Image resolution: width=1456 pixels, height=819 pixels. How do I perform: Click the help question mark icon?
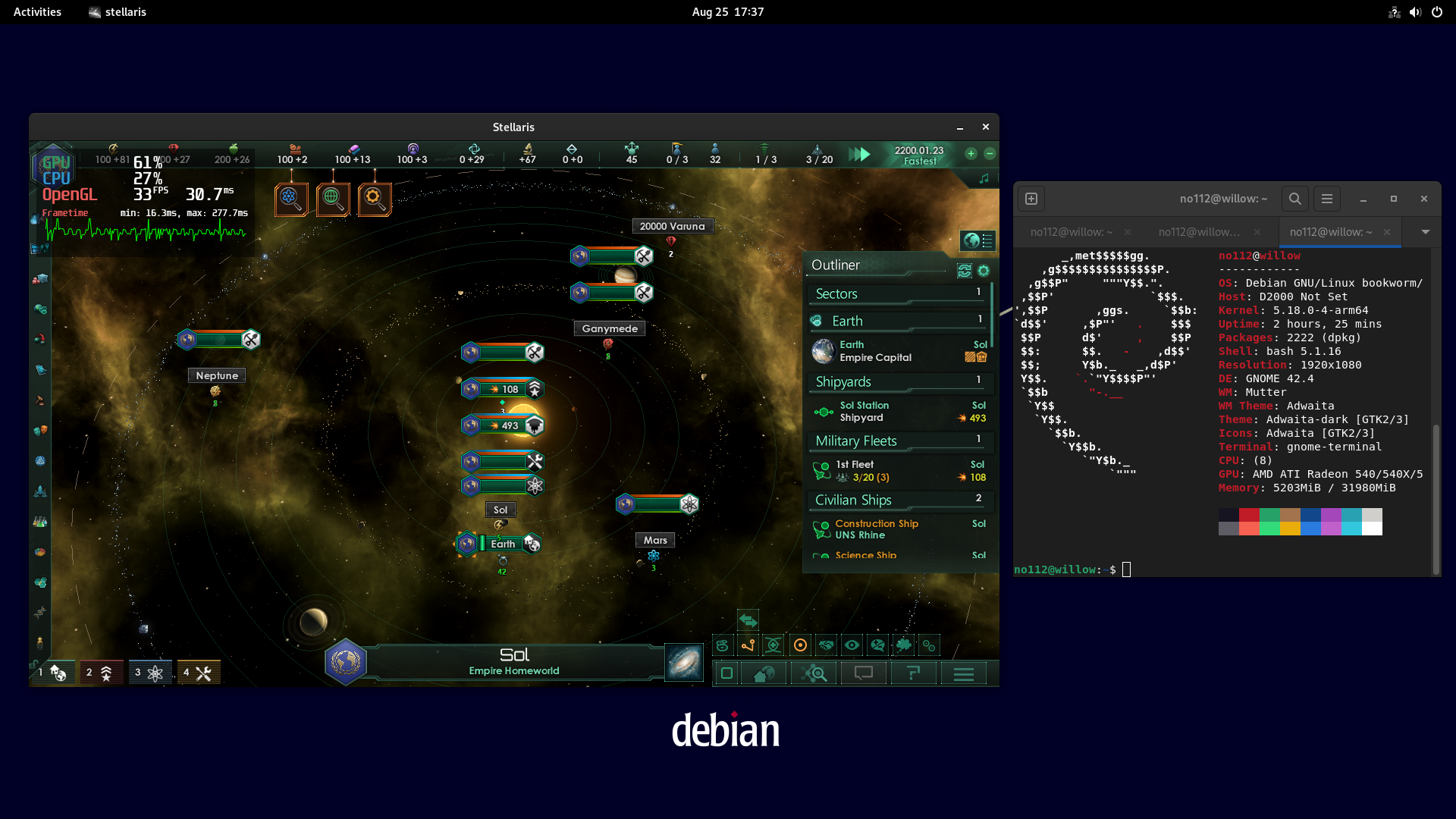(x=913, y=673)
